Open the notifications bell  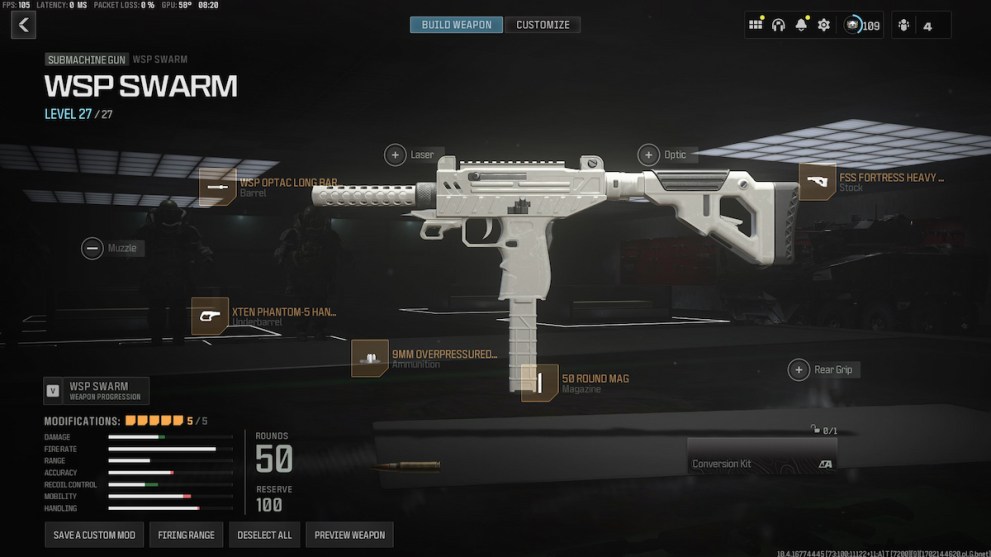click(x=801, y=25)
